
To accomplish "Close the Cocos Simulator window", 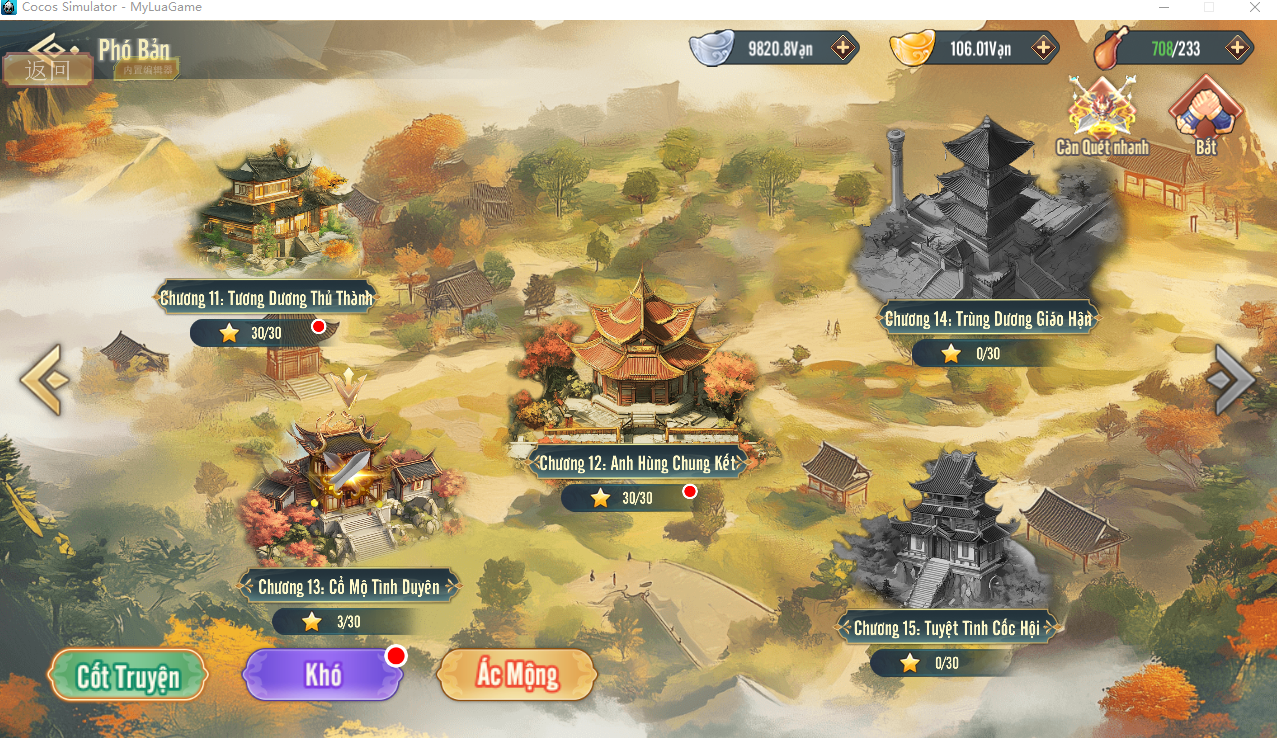I will (1254, 8).
